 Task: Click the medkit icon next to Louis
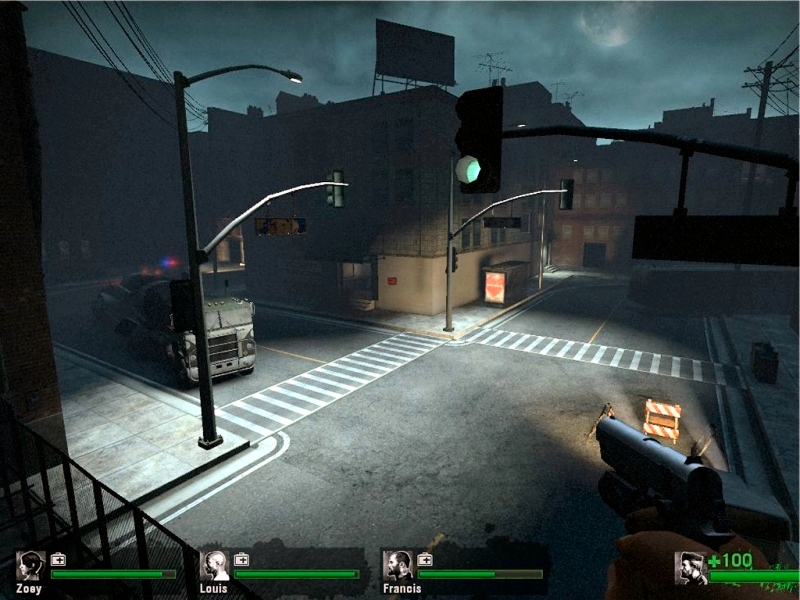[242, 559]
